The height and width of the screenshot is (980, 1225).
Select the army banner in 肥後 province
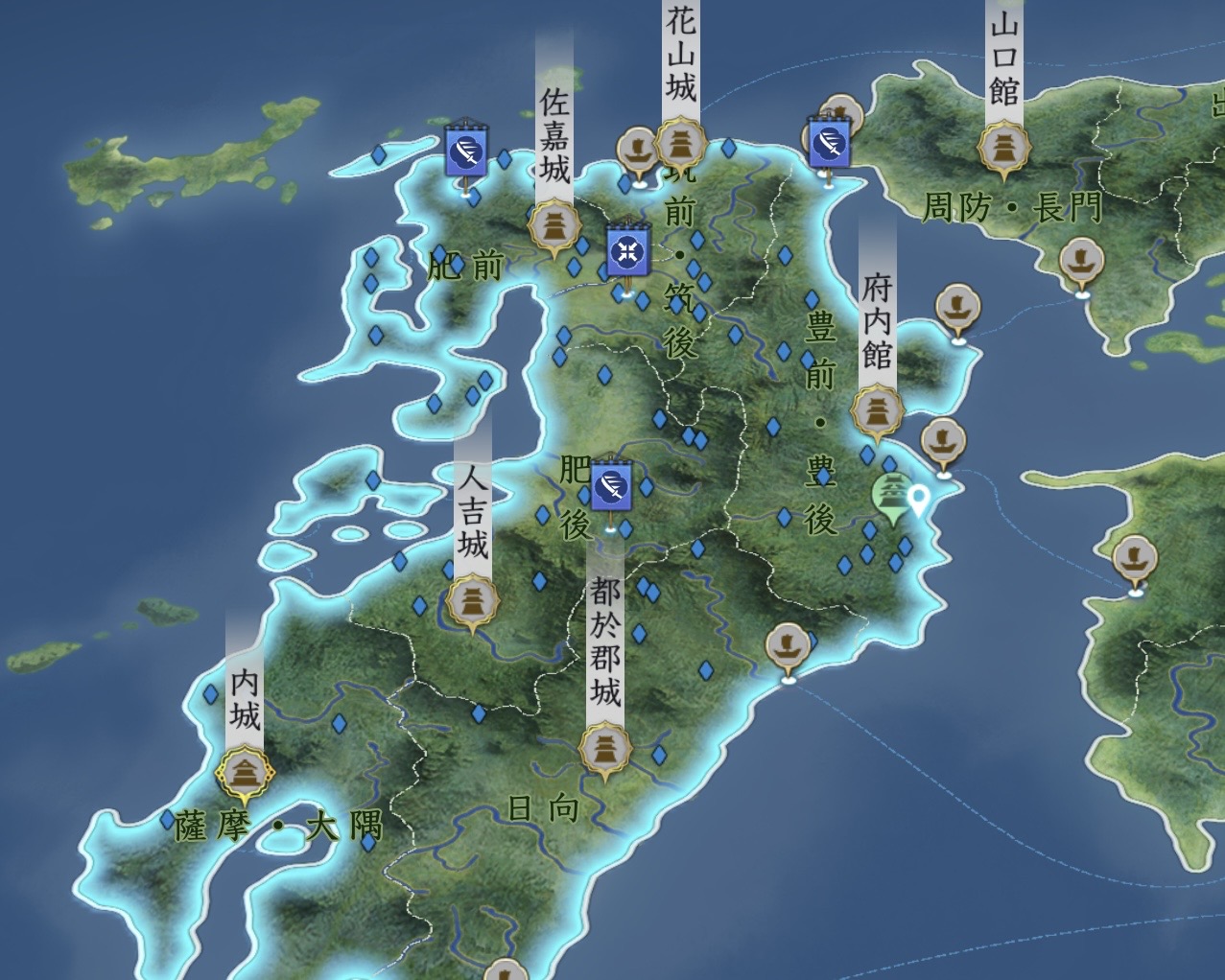pos(610,488)
